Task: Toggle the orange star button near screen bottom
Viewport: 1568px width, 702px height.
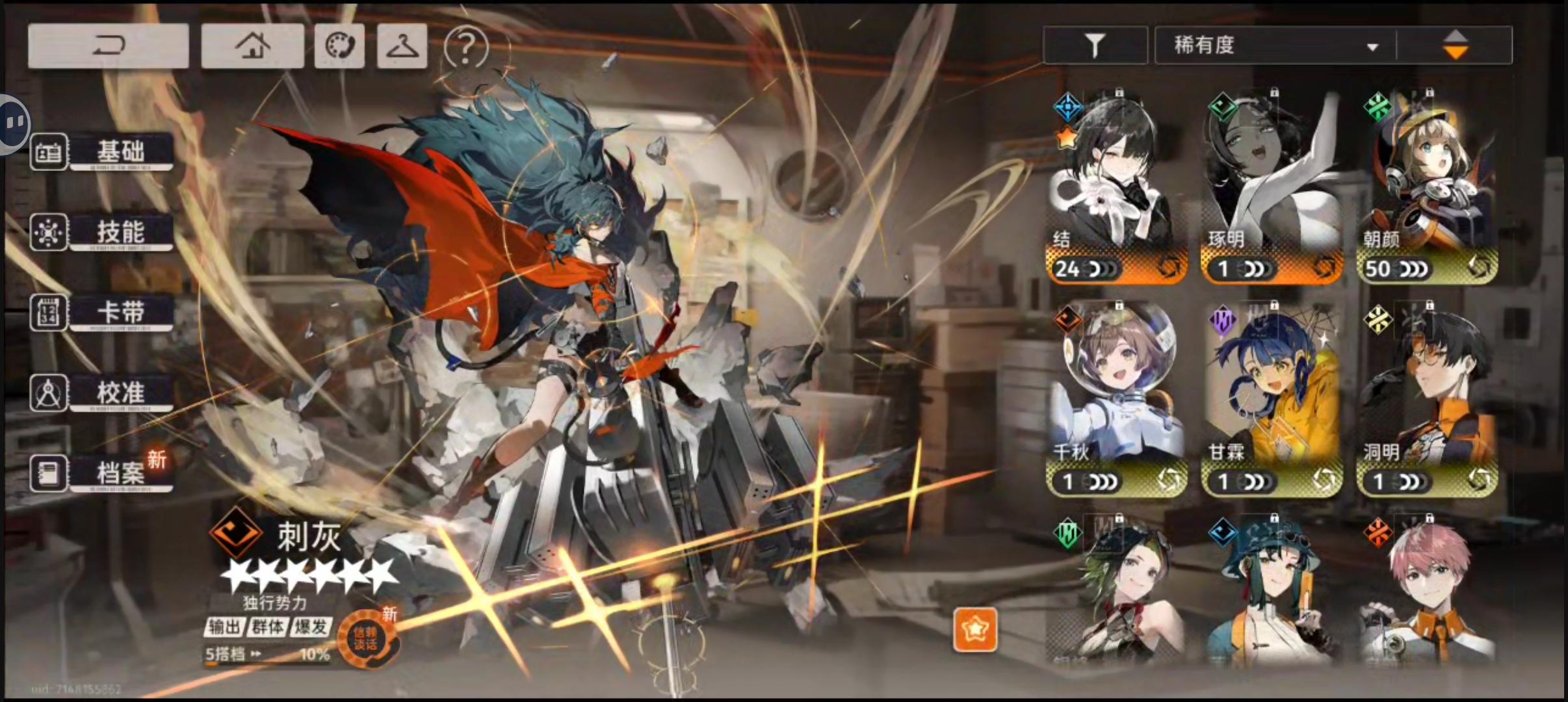Action: (976, 630)
